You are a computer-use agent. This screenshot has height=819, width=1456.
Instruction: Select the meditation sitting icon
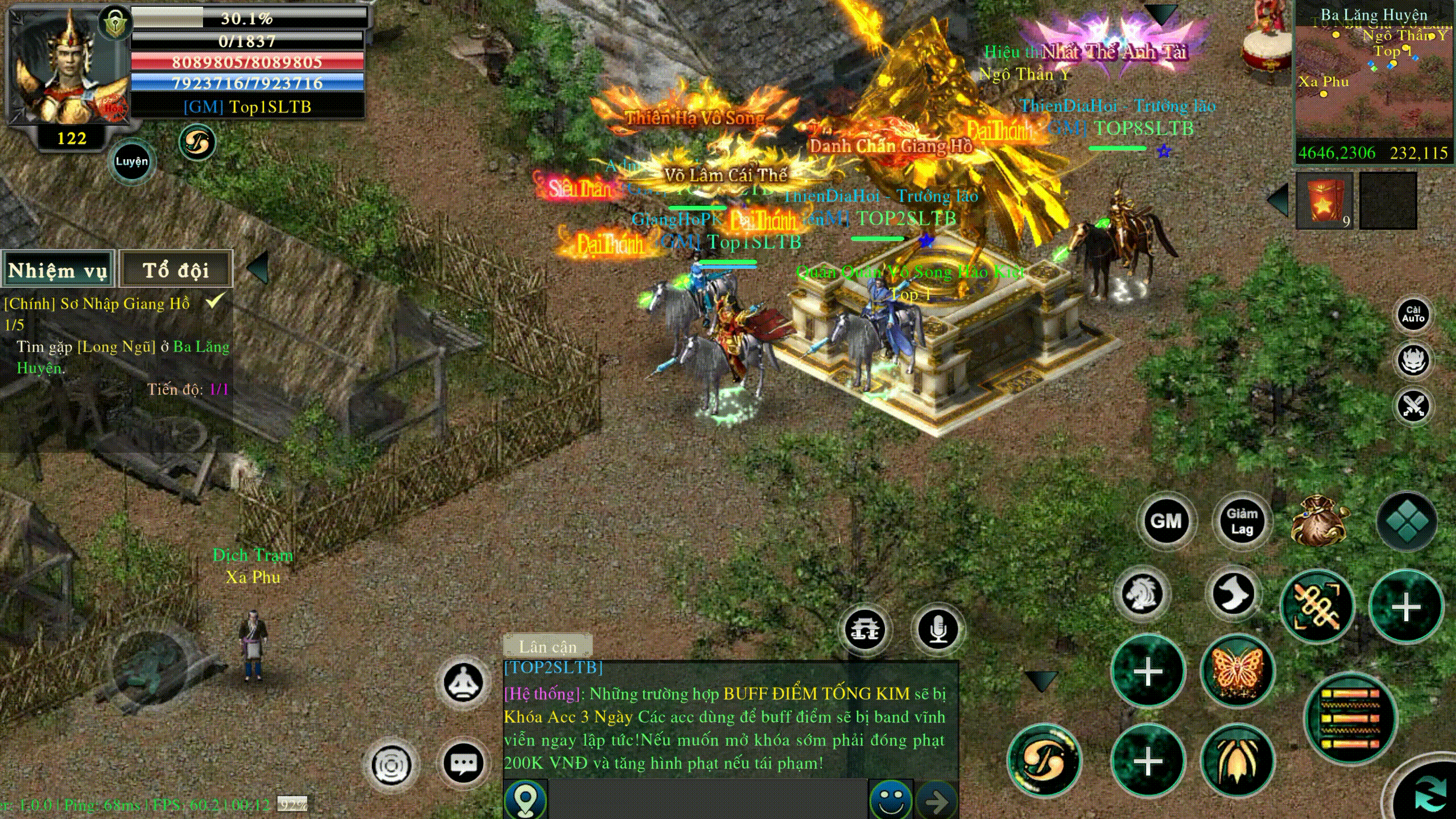tap(464, 682)
